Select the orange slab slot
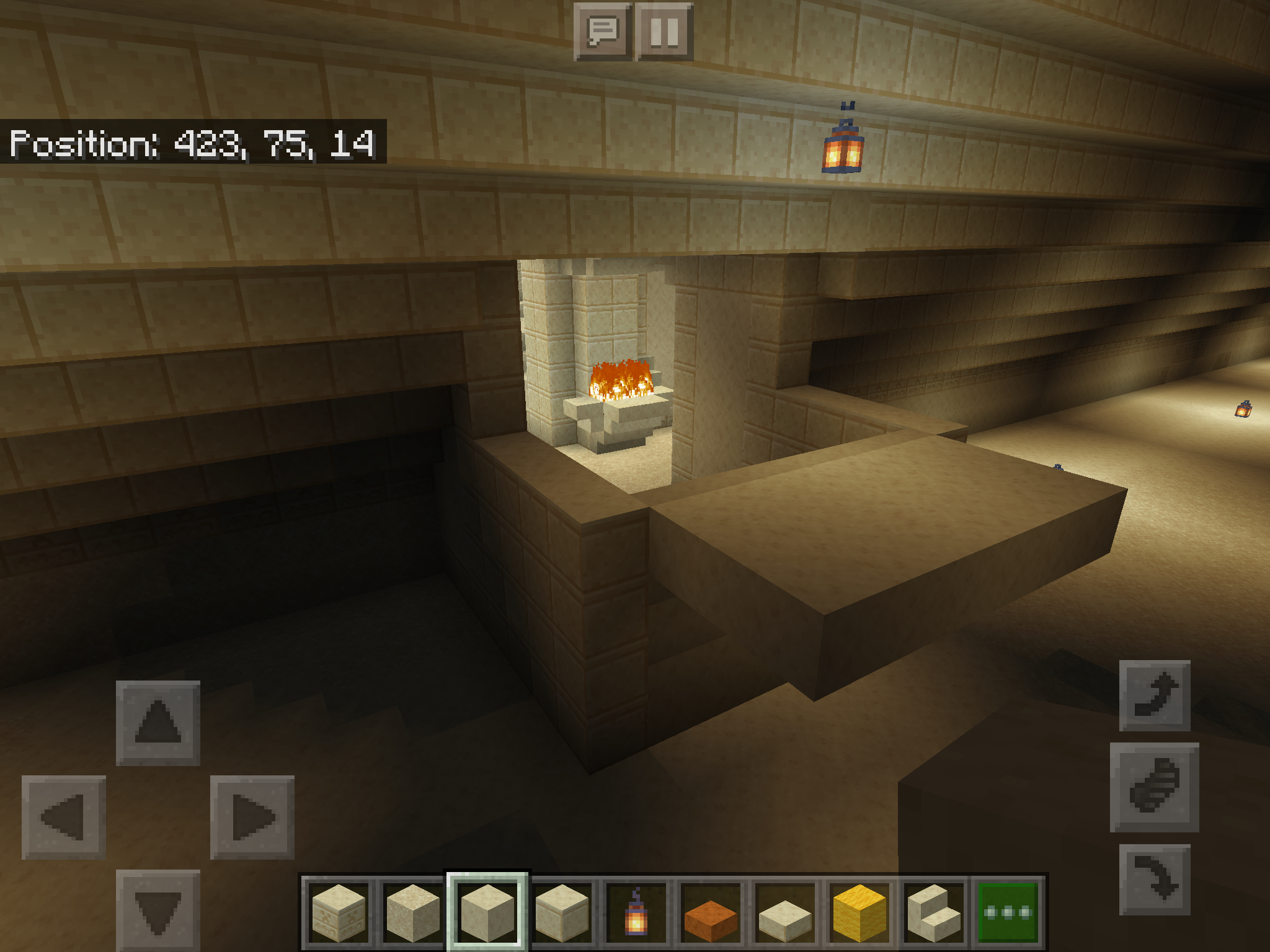The height and width of the screenshot is (952, 1270). (x=711, y=912)
